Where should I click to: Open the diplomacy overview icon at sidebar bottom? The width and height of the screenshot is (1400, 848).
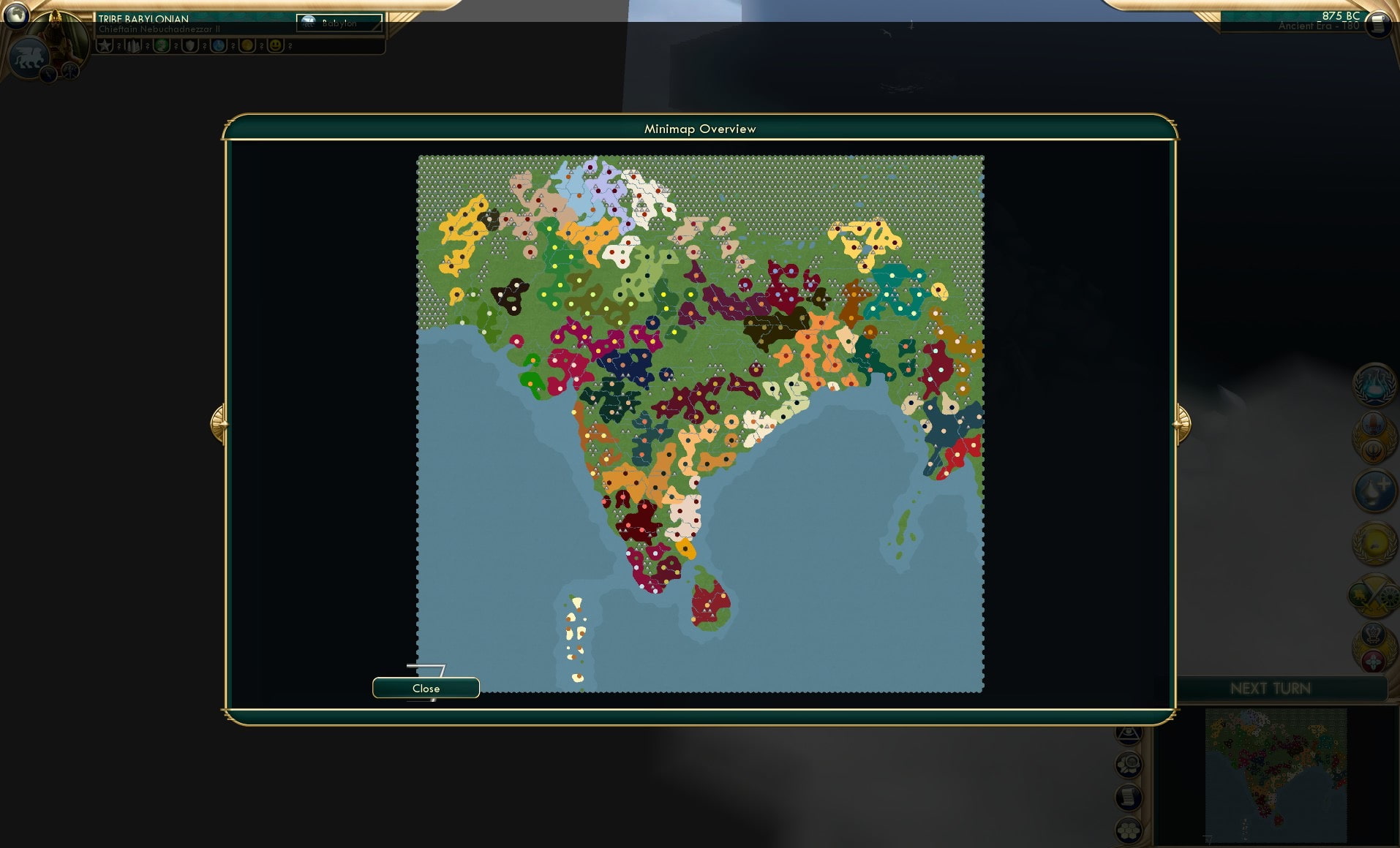(1375, 643)
